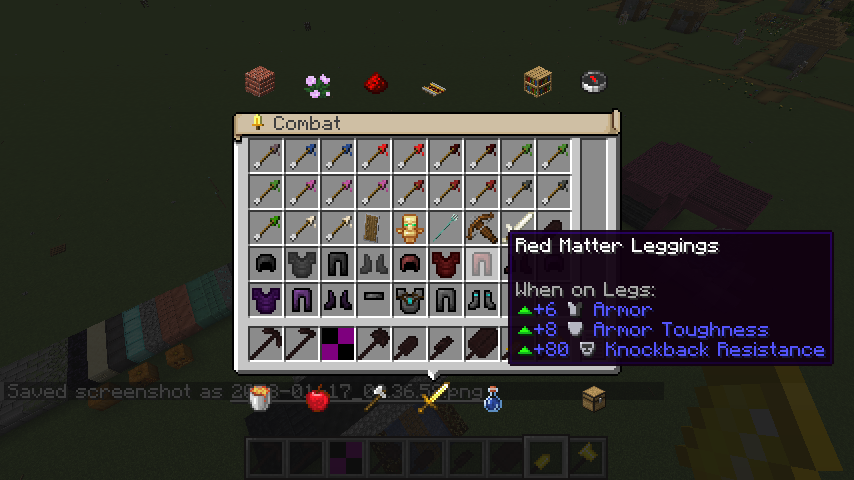Take the crossbow from the list
Viewport: 854px width, 480px height.
(482, 228)
